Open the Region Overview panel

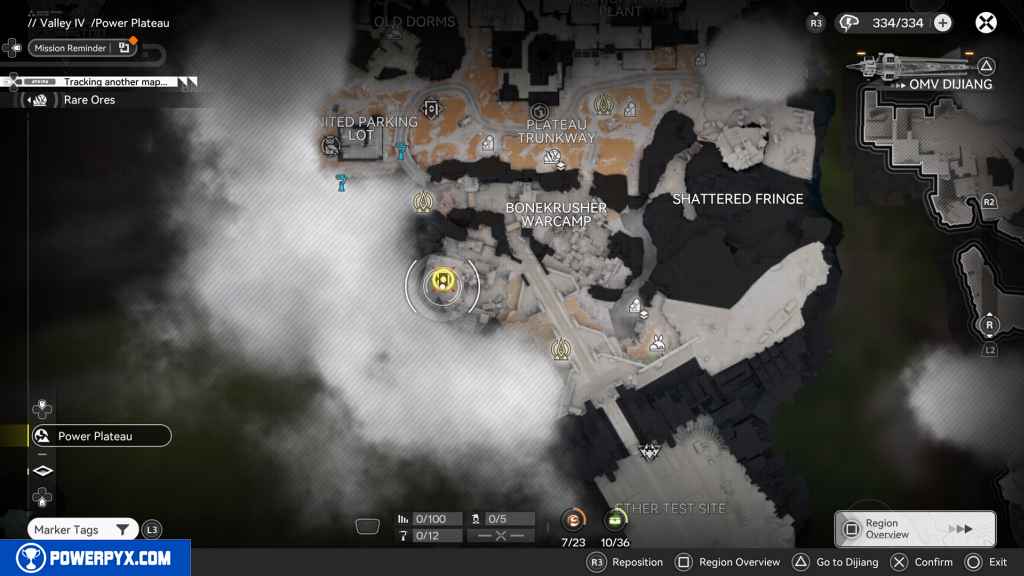[914, 529]
